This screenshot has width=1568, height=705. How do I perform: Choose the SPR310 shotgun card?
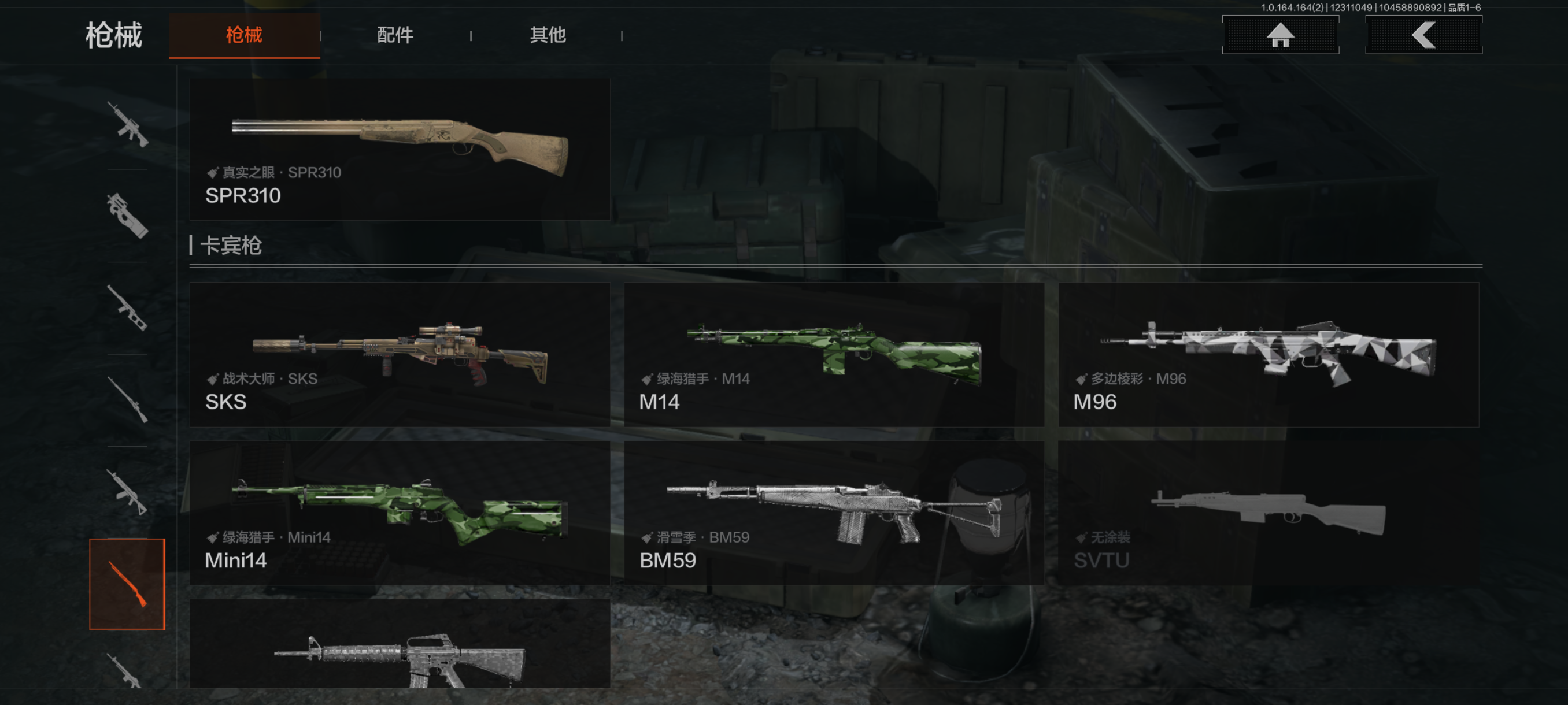click(x=400, y=149)
